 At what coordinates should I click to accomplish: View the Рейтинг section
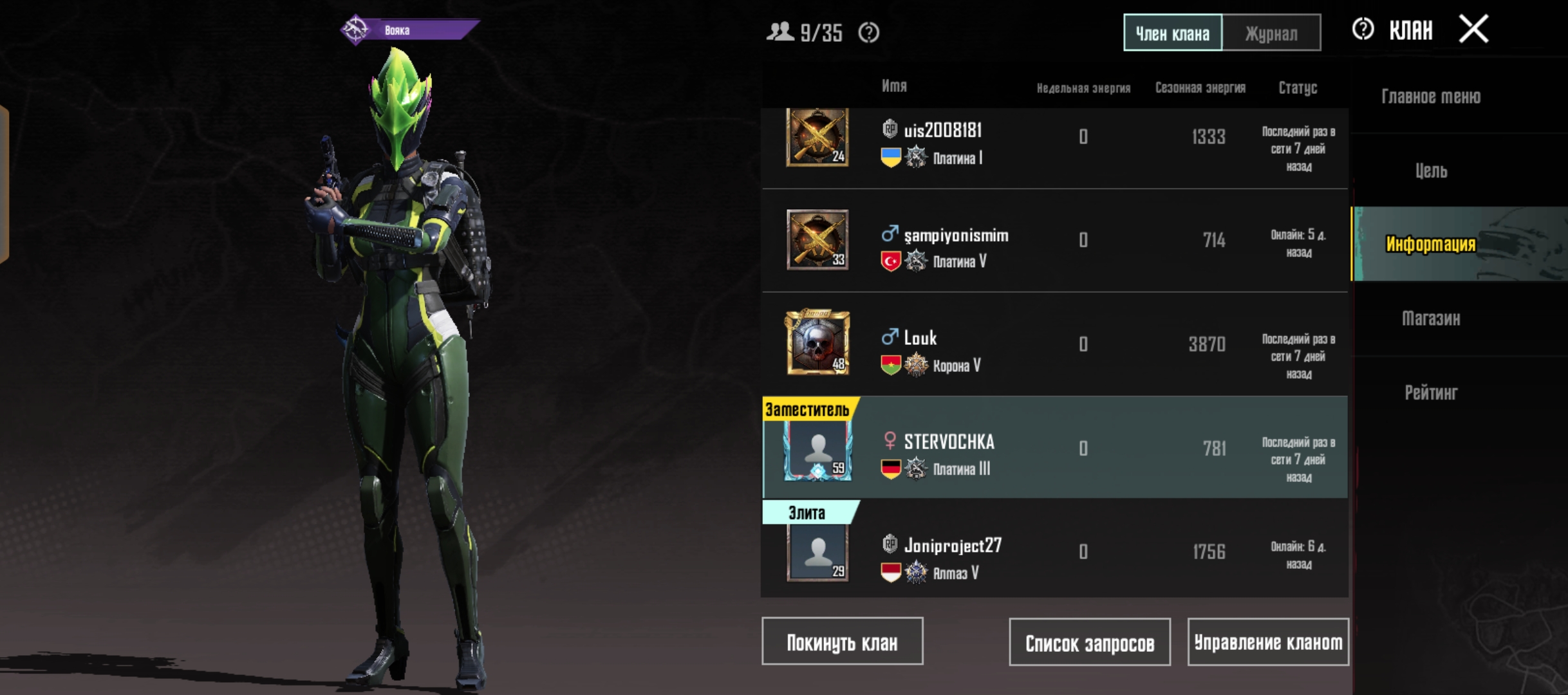click(x=1430, y=393)
